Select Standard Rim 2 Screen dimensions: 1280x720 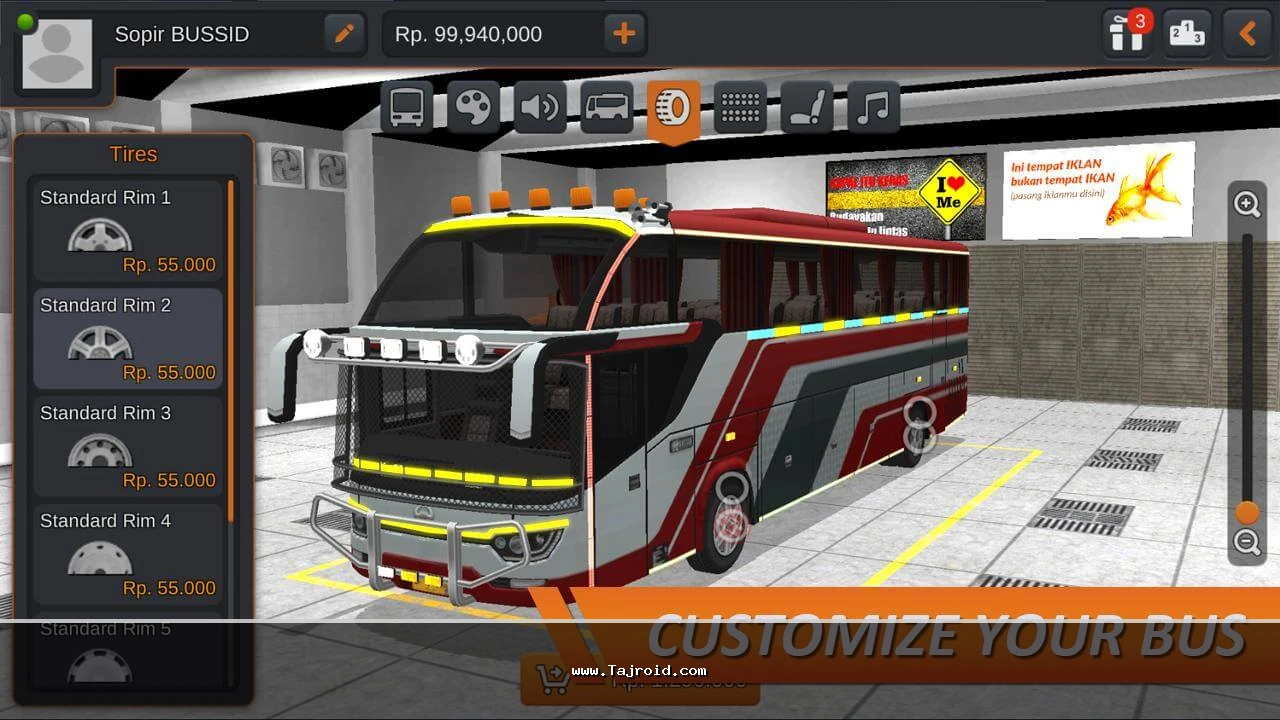[x=128, y=339]
